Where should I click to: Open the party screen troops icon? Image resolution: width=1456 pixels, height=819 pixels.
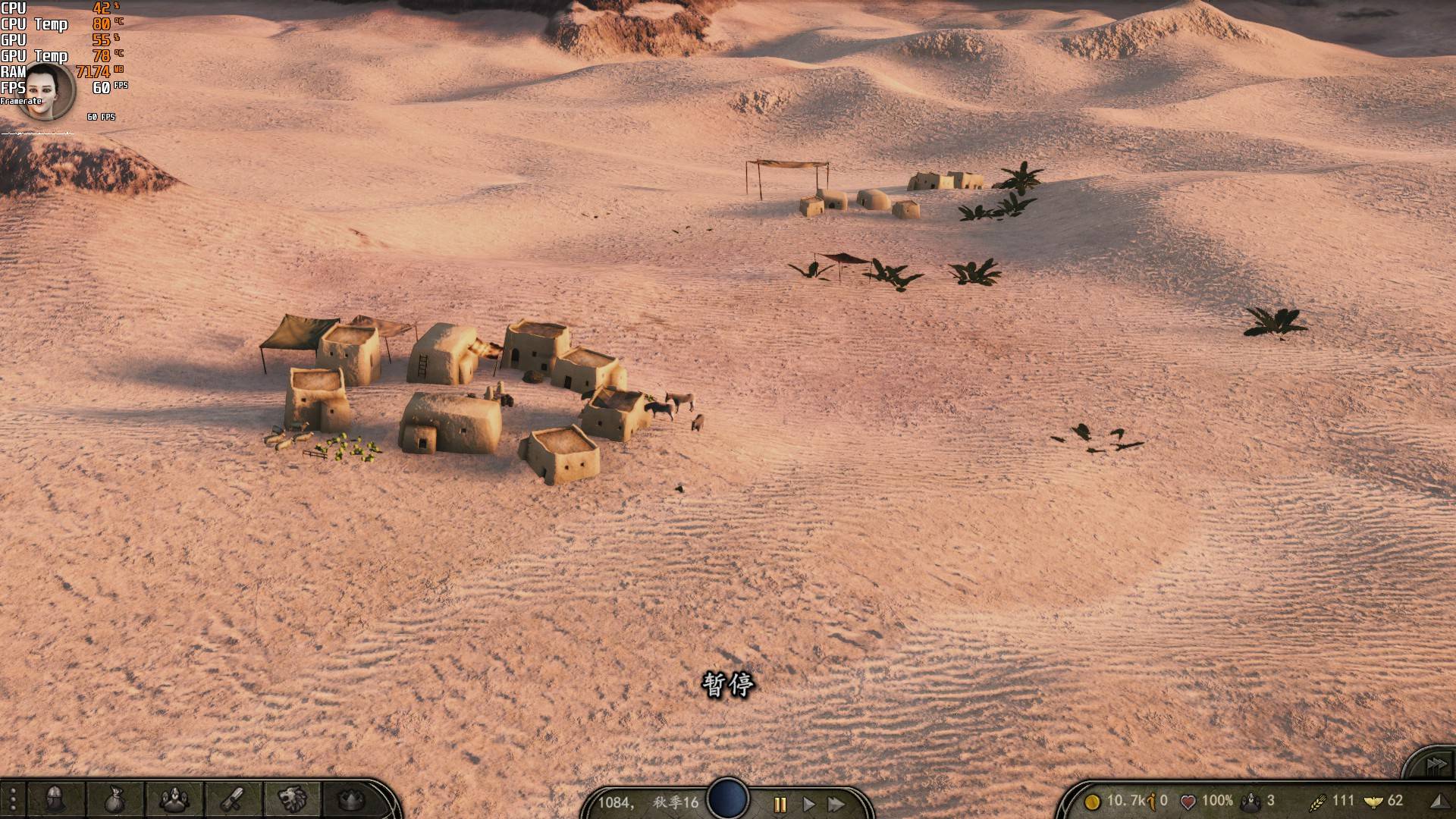(175, 799)
